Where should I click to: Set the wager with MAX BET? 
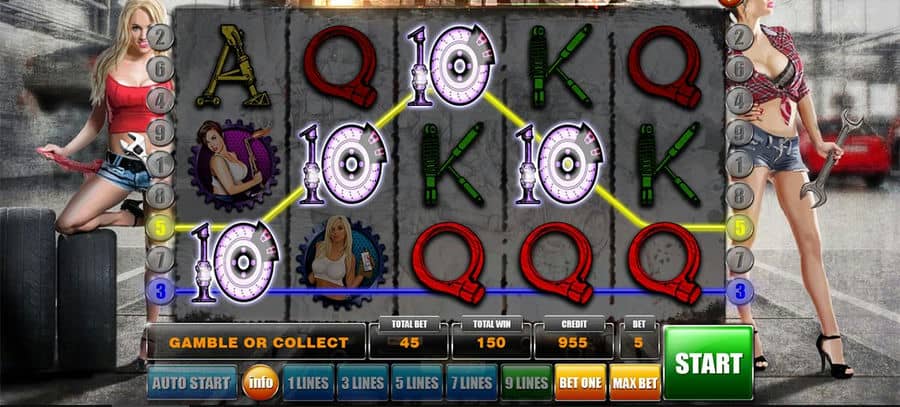point(634,383)
